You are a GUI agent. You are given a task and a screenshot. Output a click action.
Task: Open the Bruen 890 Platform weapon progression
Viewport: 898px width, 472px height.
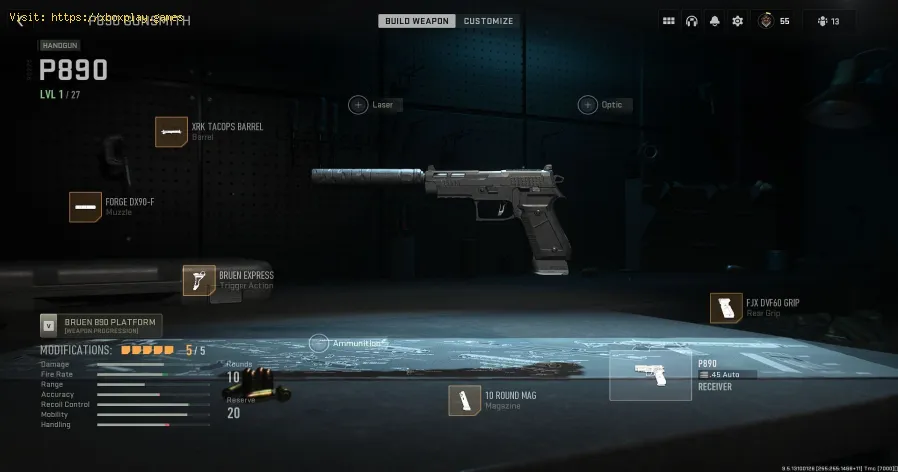point(100,325)
